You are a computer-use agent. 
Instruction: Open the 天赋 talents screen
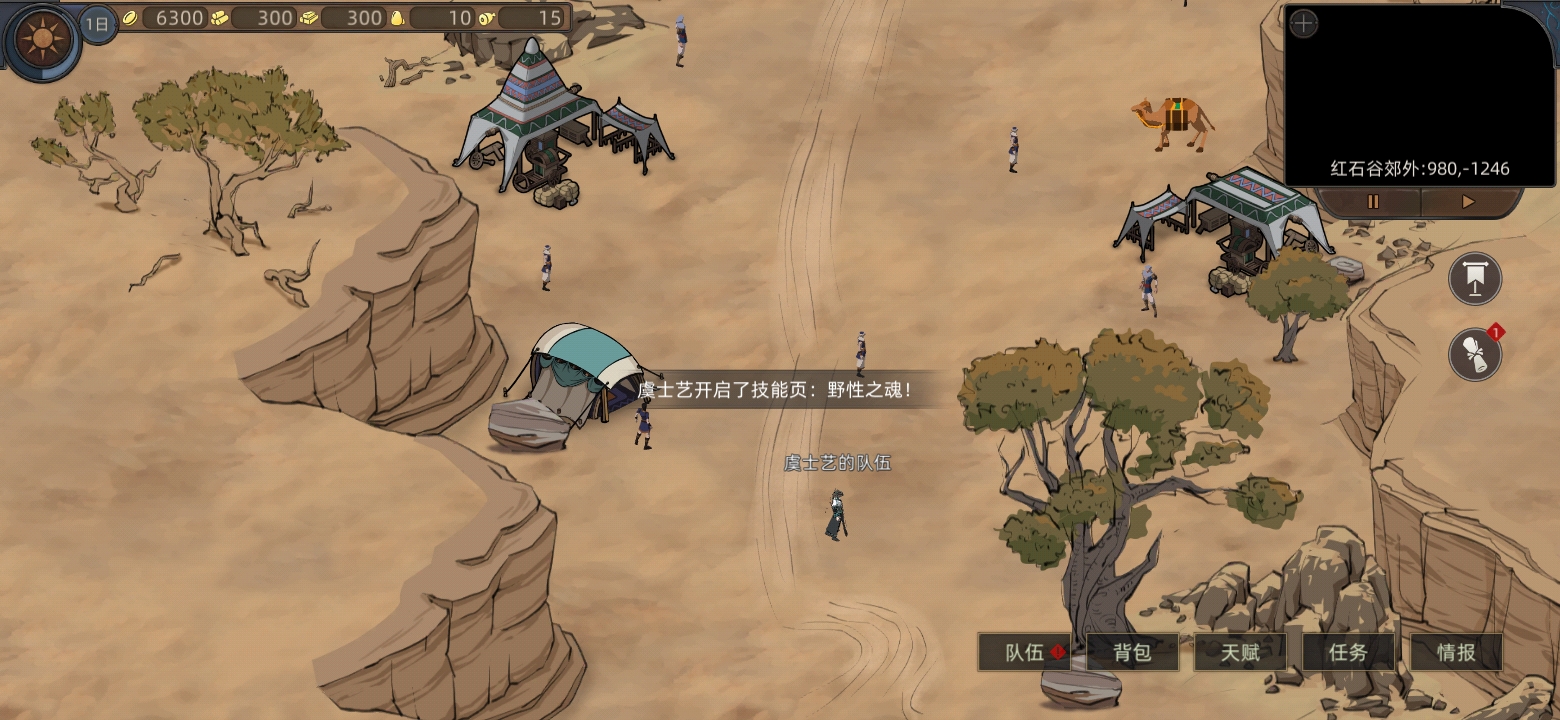pyautogui.click(x=1240, y=653)
